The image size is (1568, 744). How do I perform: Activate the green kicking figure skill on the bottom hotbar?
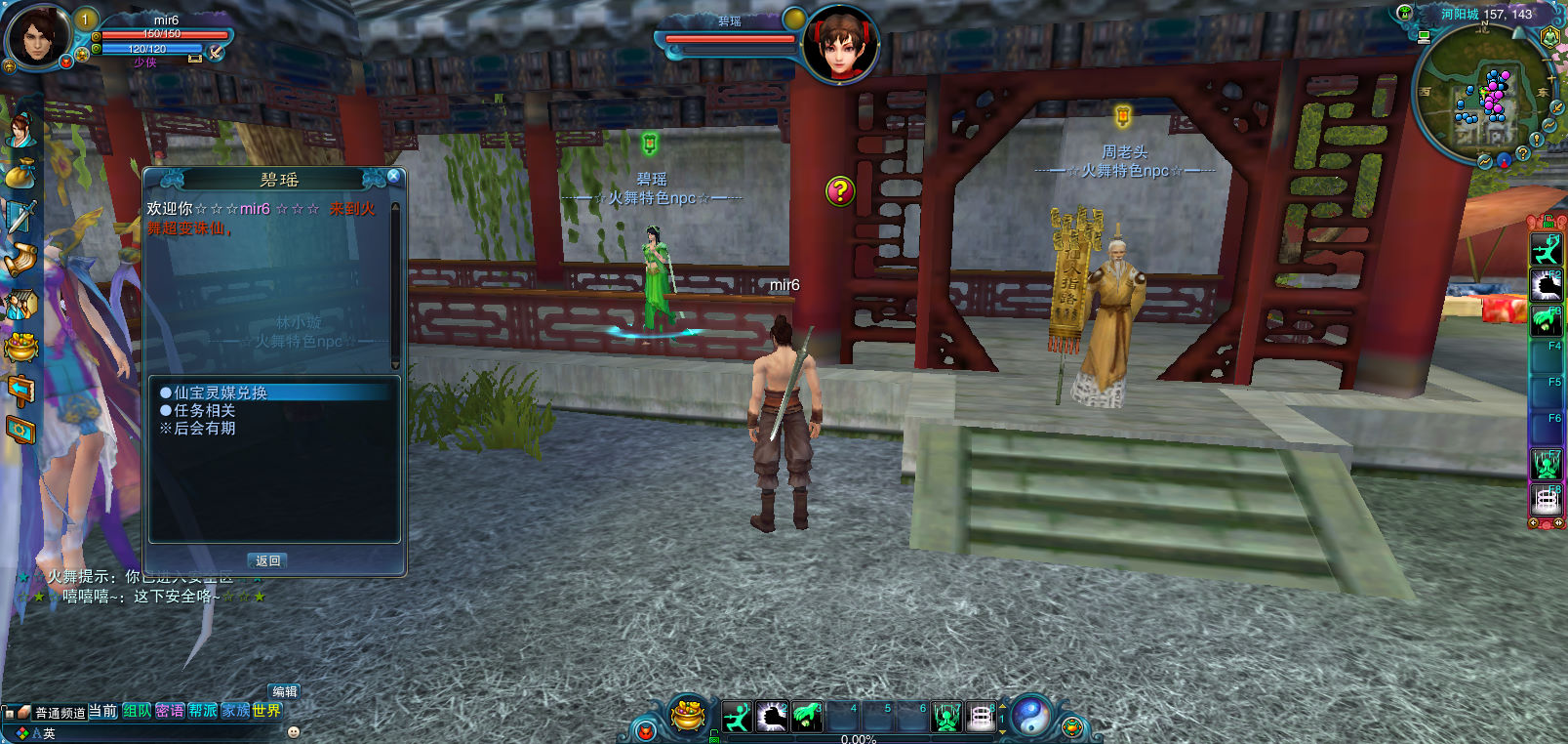coord(737,718)
